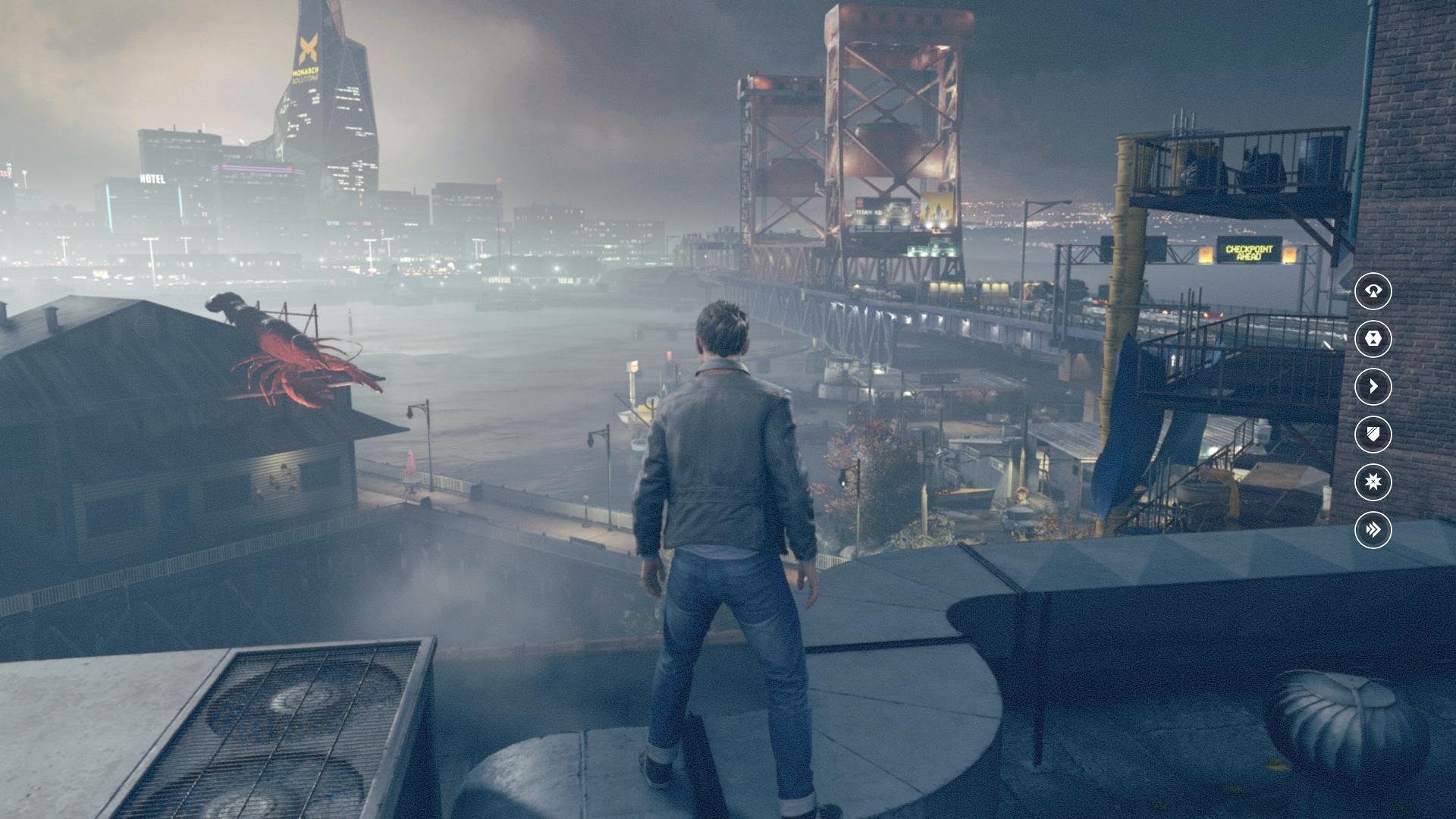Screen dimensions: 1456x819
Task: Select the Time Stop hexagon hourglass icon
Action: click(x=1373, y=338)
